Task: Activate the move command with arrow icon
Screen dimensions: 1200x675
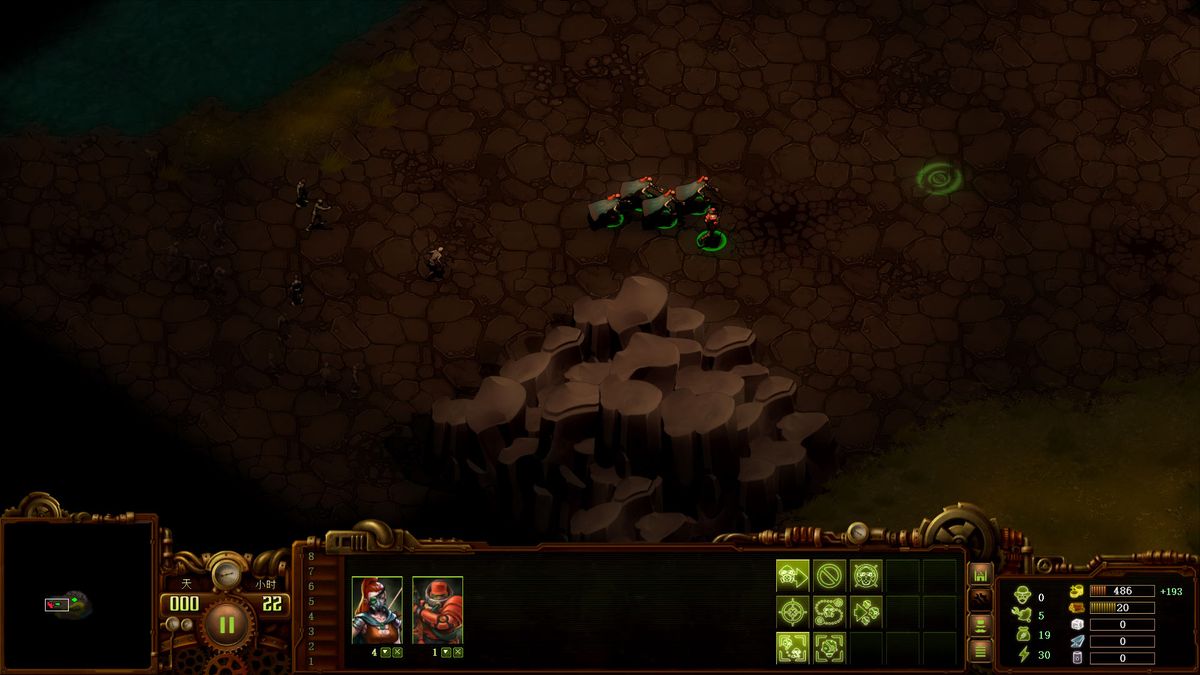Action: (x=792, y=575)
